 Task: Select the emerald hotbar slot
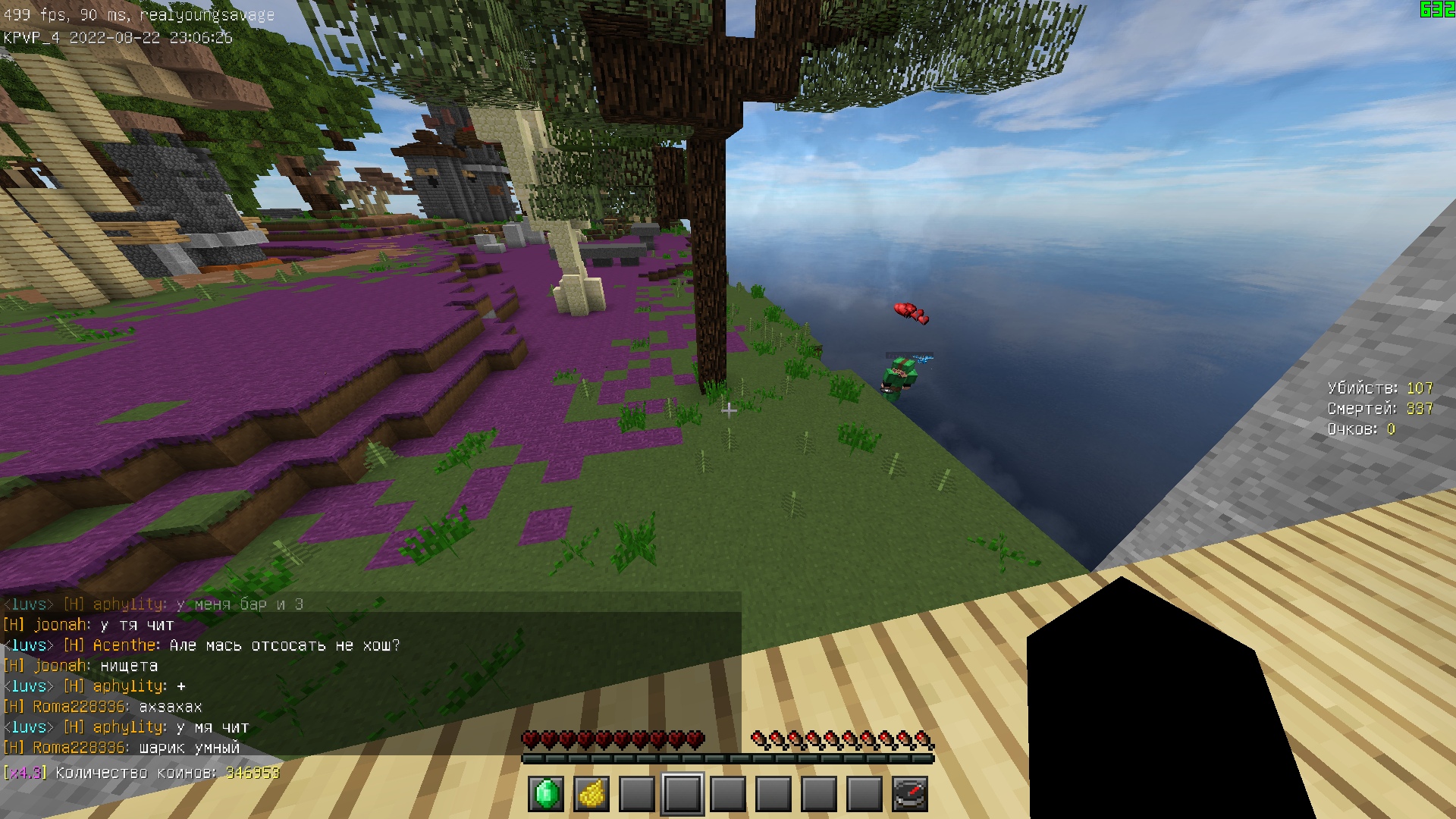click(x=546, y=794)
